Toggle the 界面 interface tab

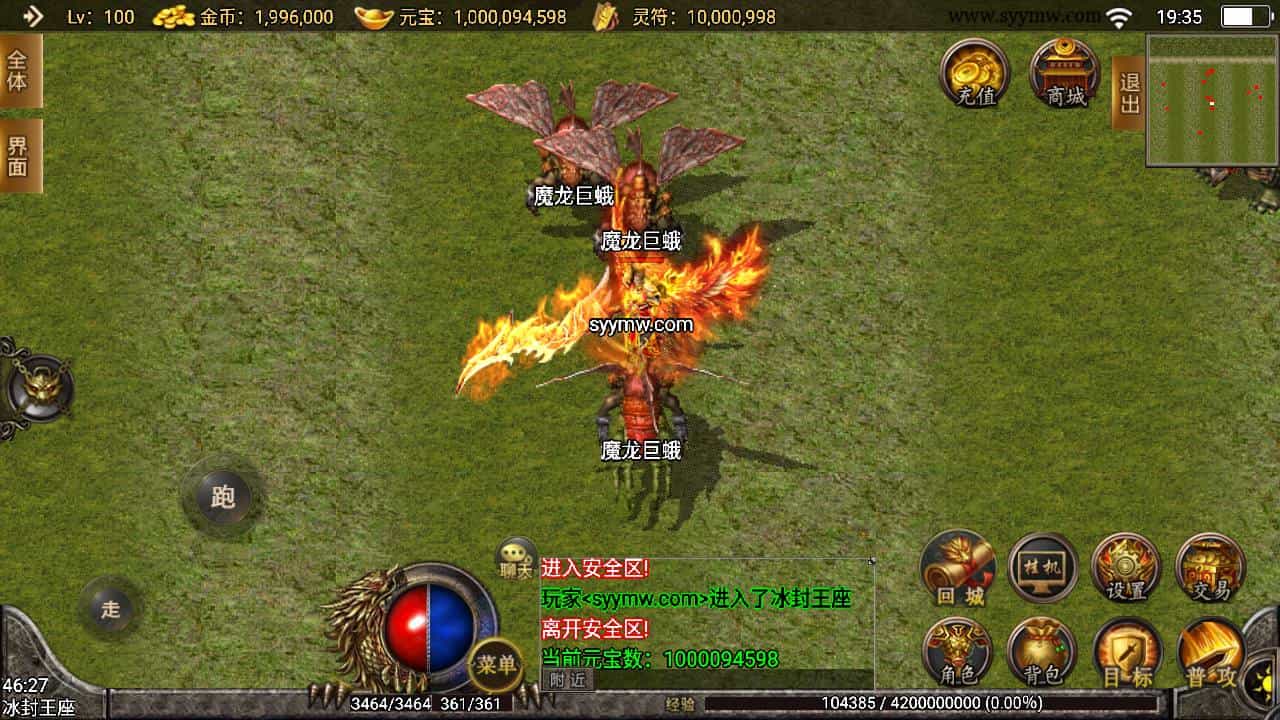[x=19, y=156]
